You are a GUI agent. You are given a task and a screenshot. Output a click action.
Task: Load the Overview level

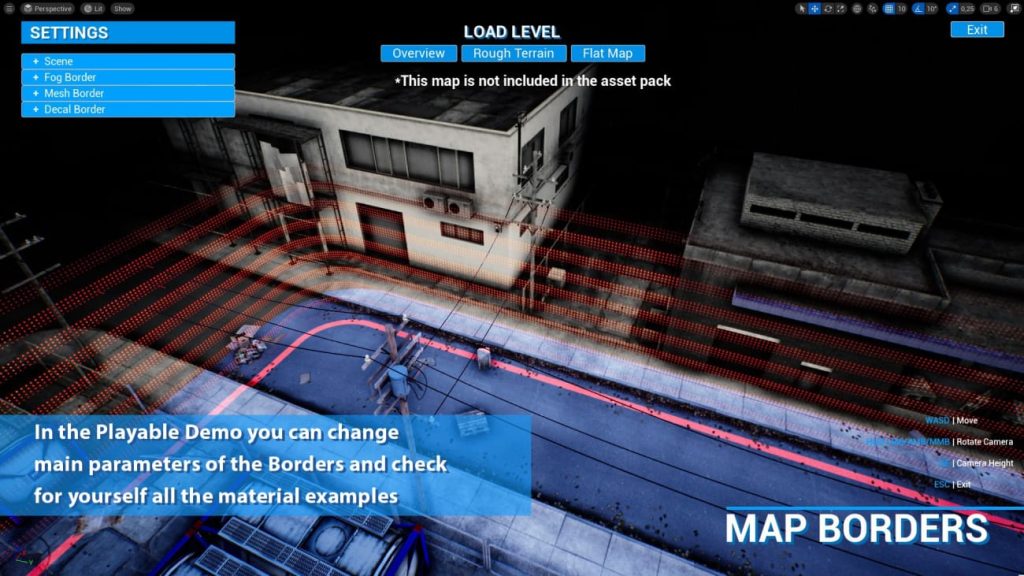pyautogui.click(x=418, y=53)
